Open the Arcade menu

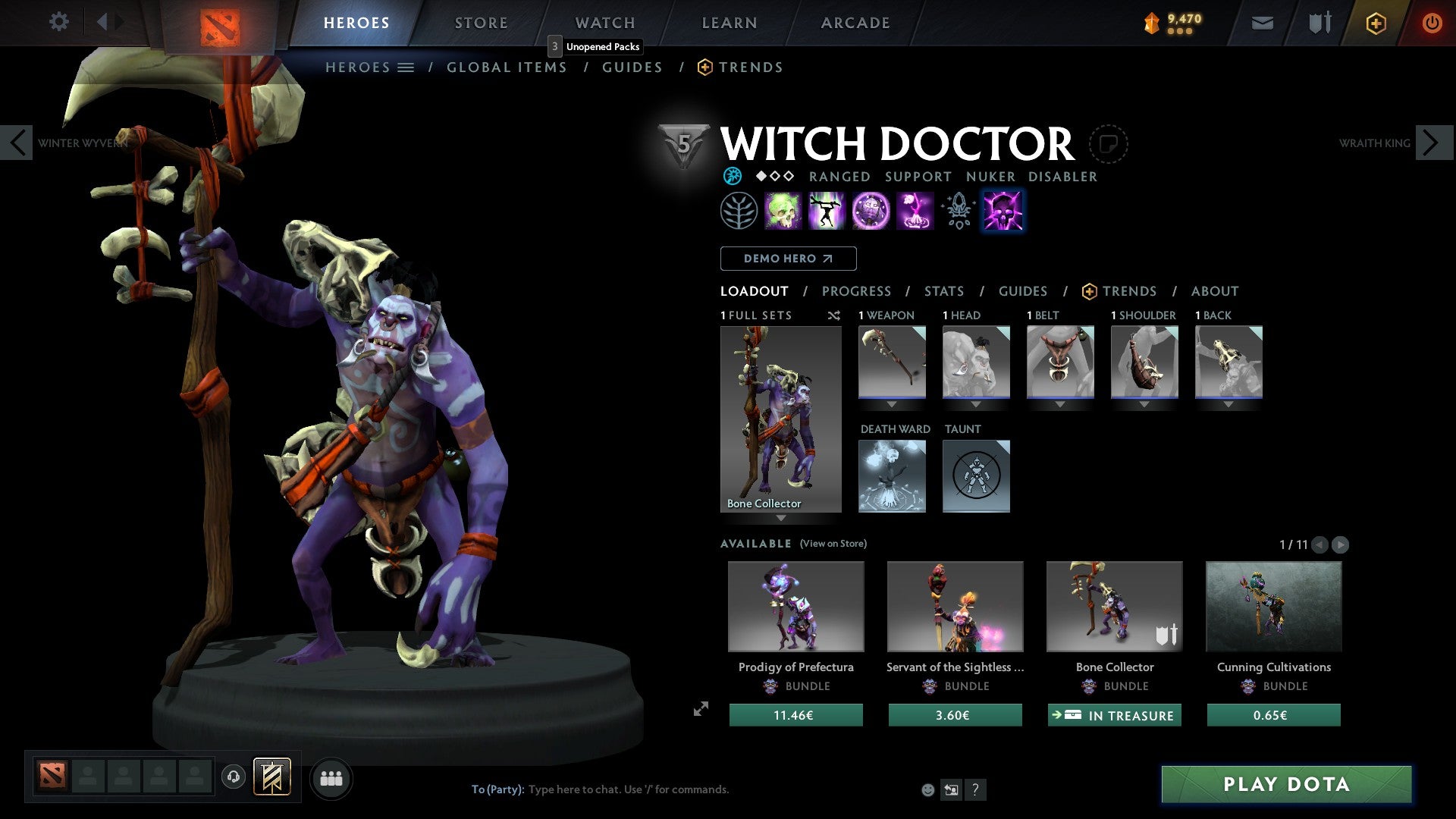[x=855, y=22]
